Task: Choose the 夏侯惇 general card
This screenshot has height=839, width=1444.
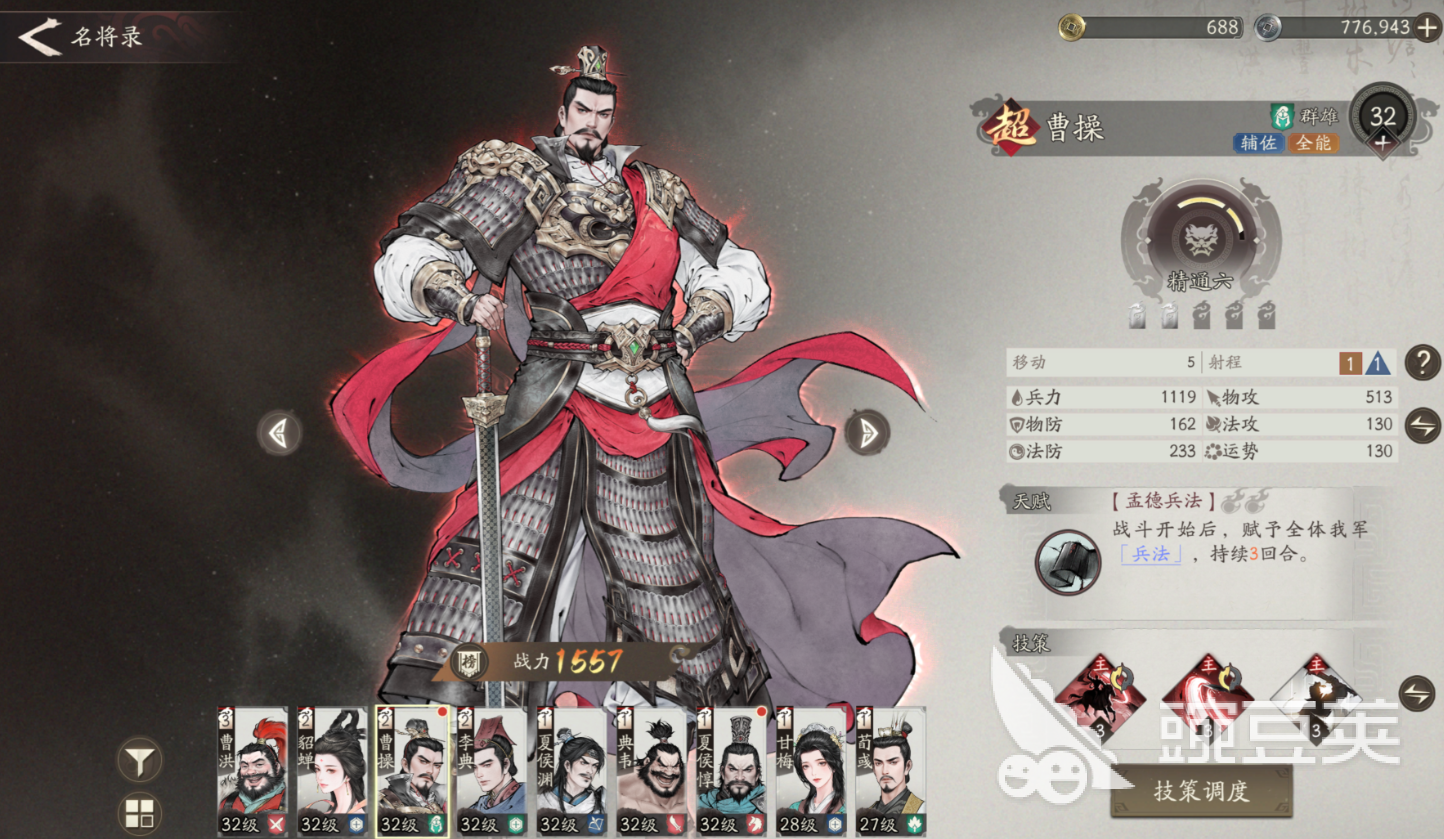Action: [731, 770]
